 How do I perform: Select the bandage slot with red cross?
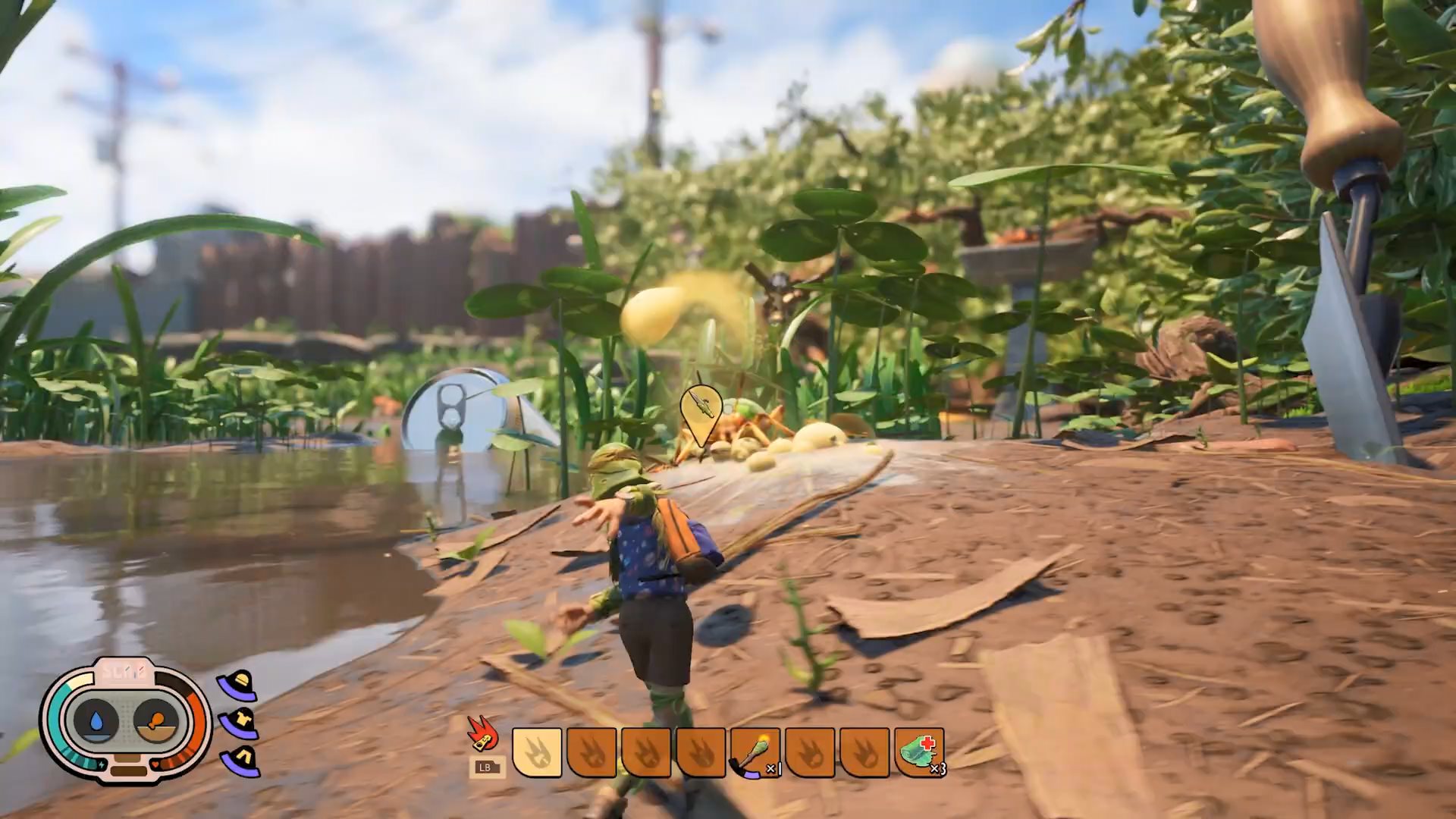(920, 752)
